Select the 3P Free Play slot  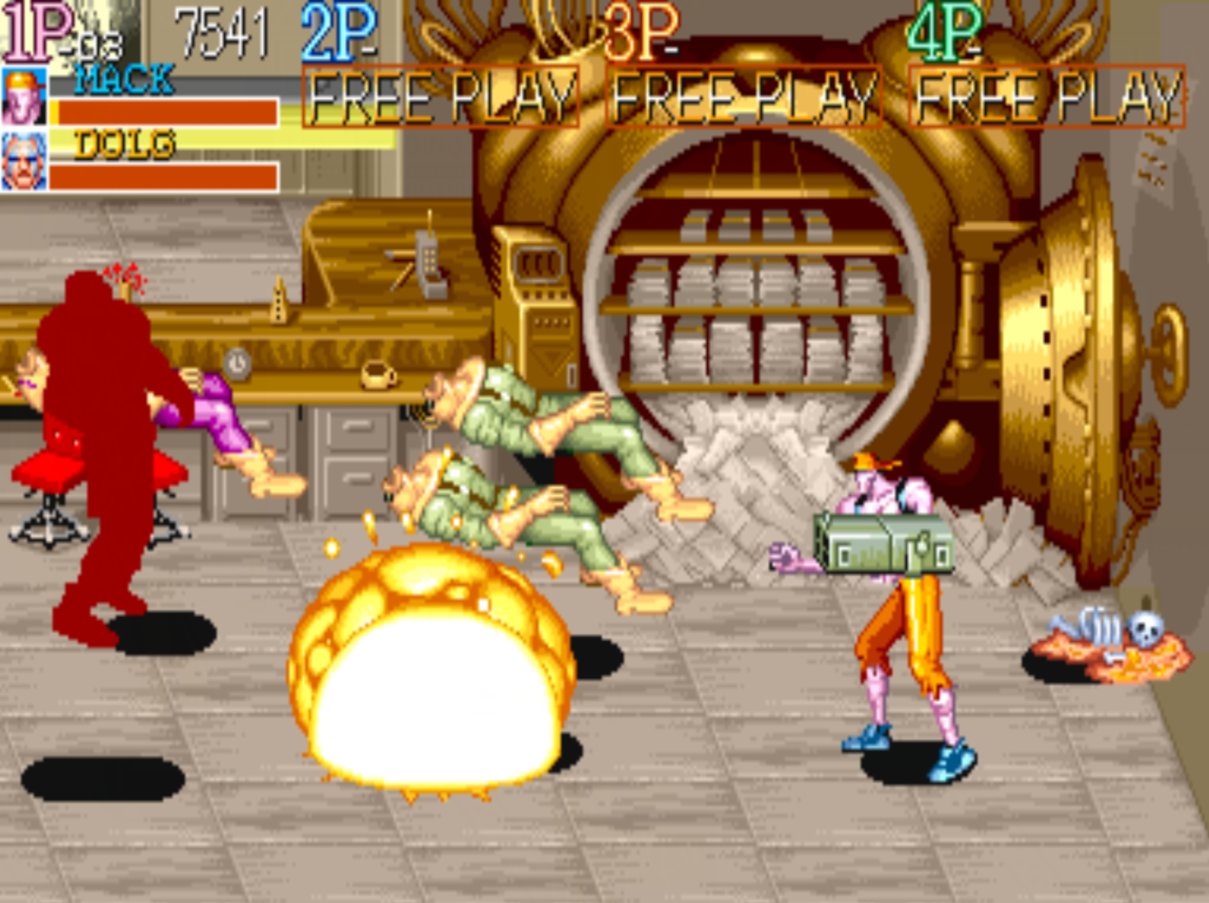click(x=744, y=97)
